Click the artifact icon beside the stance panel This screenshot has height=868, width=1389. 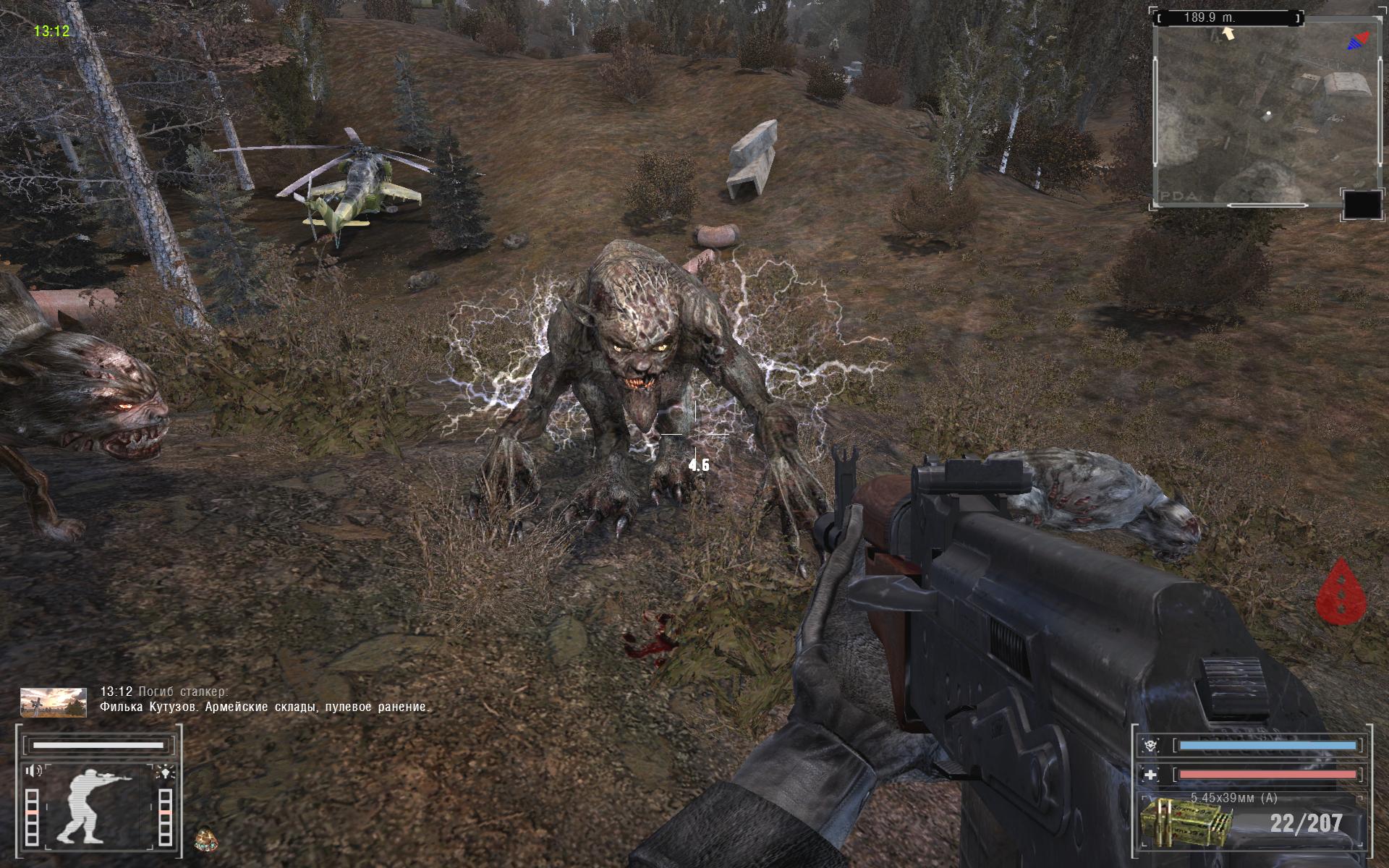coord(206,839)
